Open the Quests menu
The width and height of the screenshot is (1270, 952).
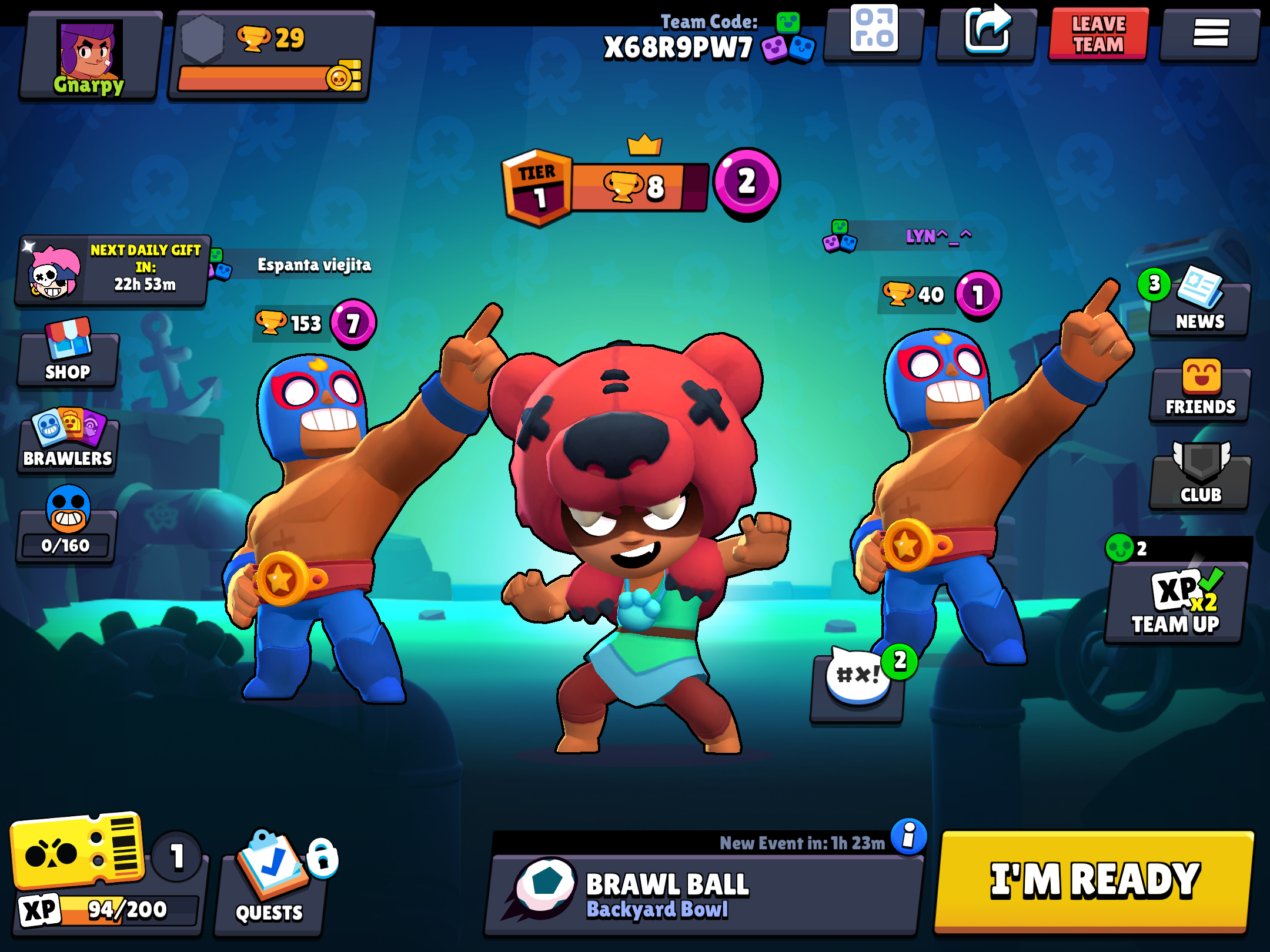269,881
